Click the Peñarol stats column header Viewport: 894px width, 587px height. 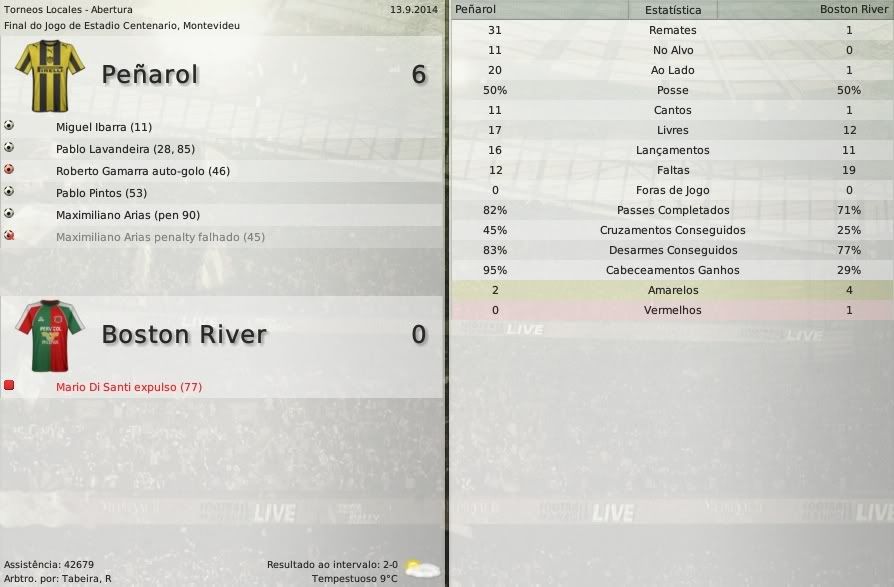point(475,9)
